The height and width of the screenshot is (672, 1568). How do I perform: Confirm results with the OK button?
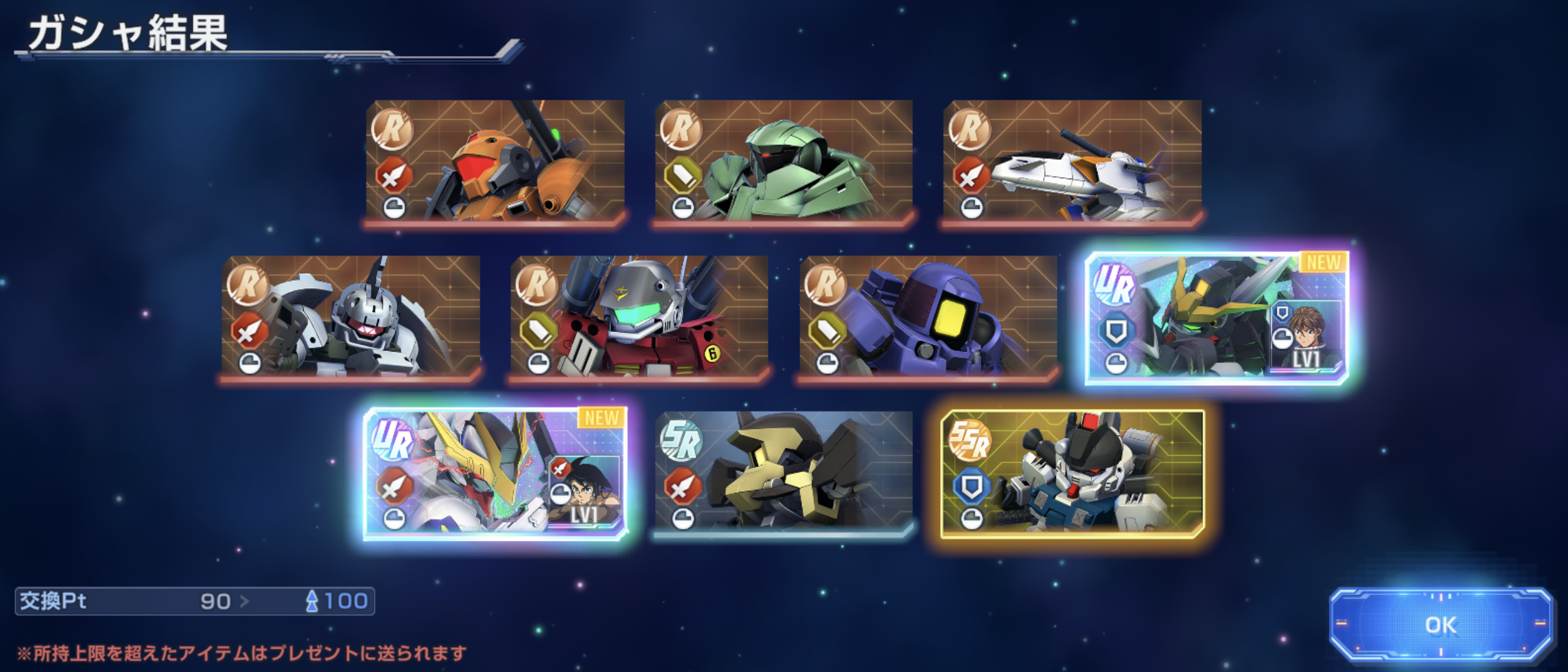click(x=1440, y=625)
